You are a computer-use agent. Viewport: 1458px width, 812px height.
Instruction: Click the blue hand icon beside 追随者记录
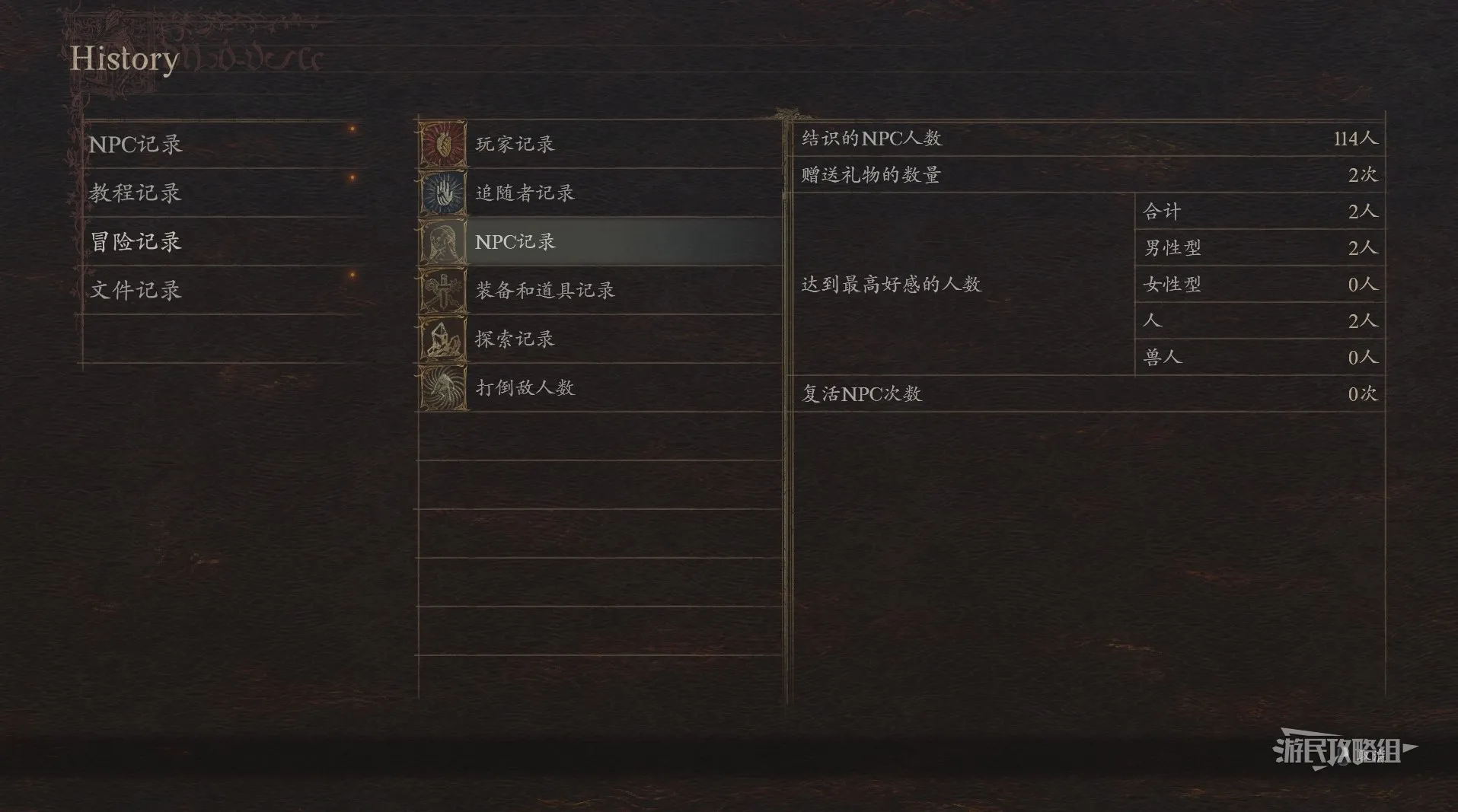442,192
